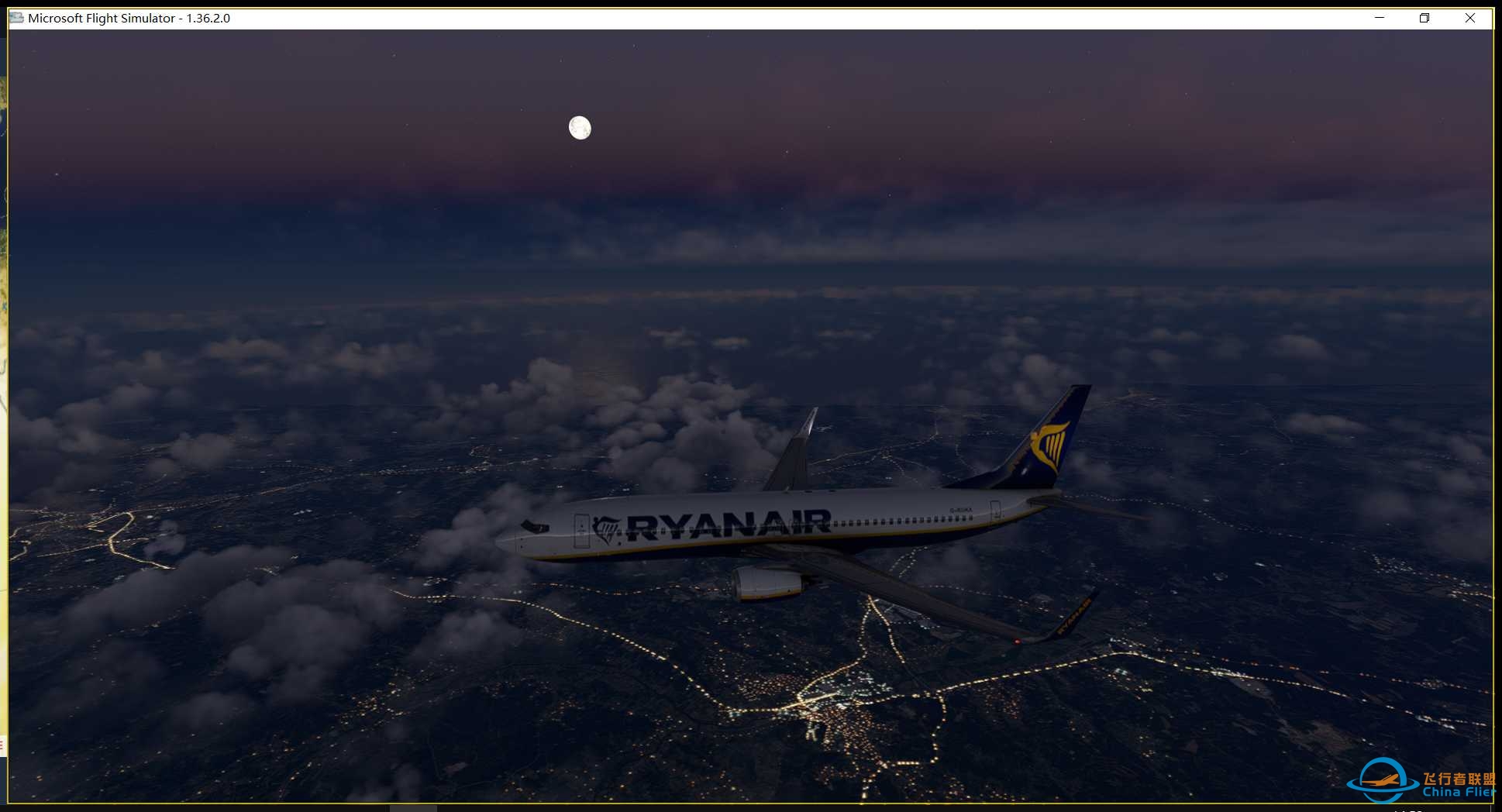Close the Microsoft Flight Simulator window
1502x812 pixels.
(x=1469, y=18)
